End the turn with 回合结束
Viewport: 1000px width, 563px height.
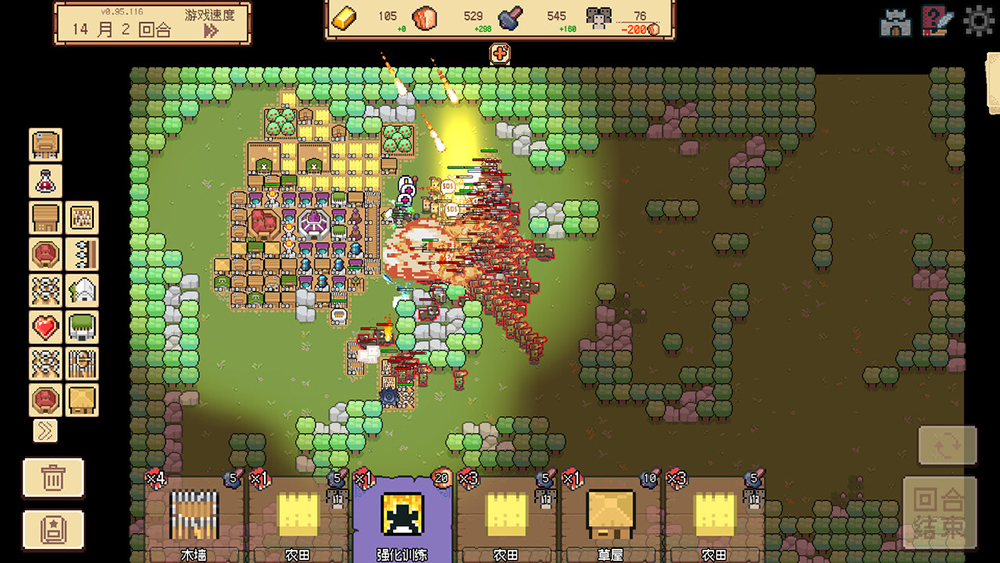point(940,512)
